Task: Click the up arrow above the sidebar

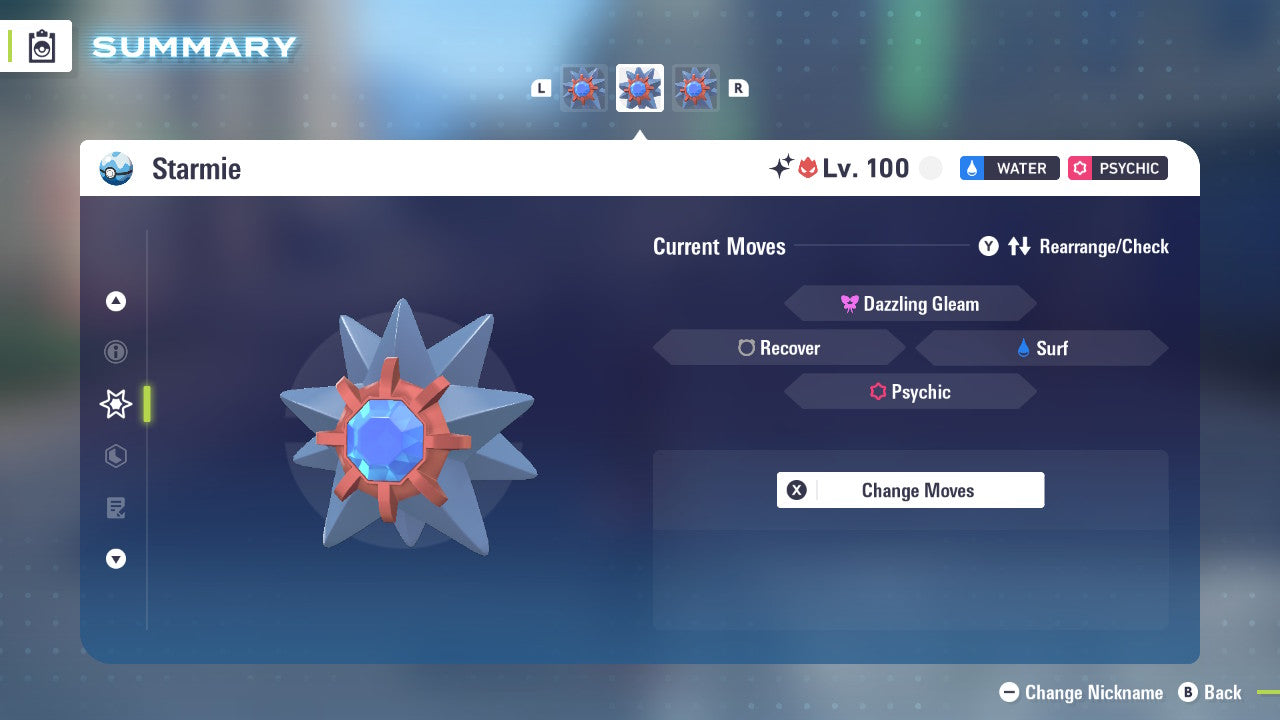Action: click(x=115, y=300)
